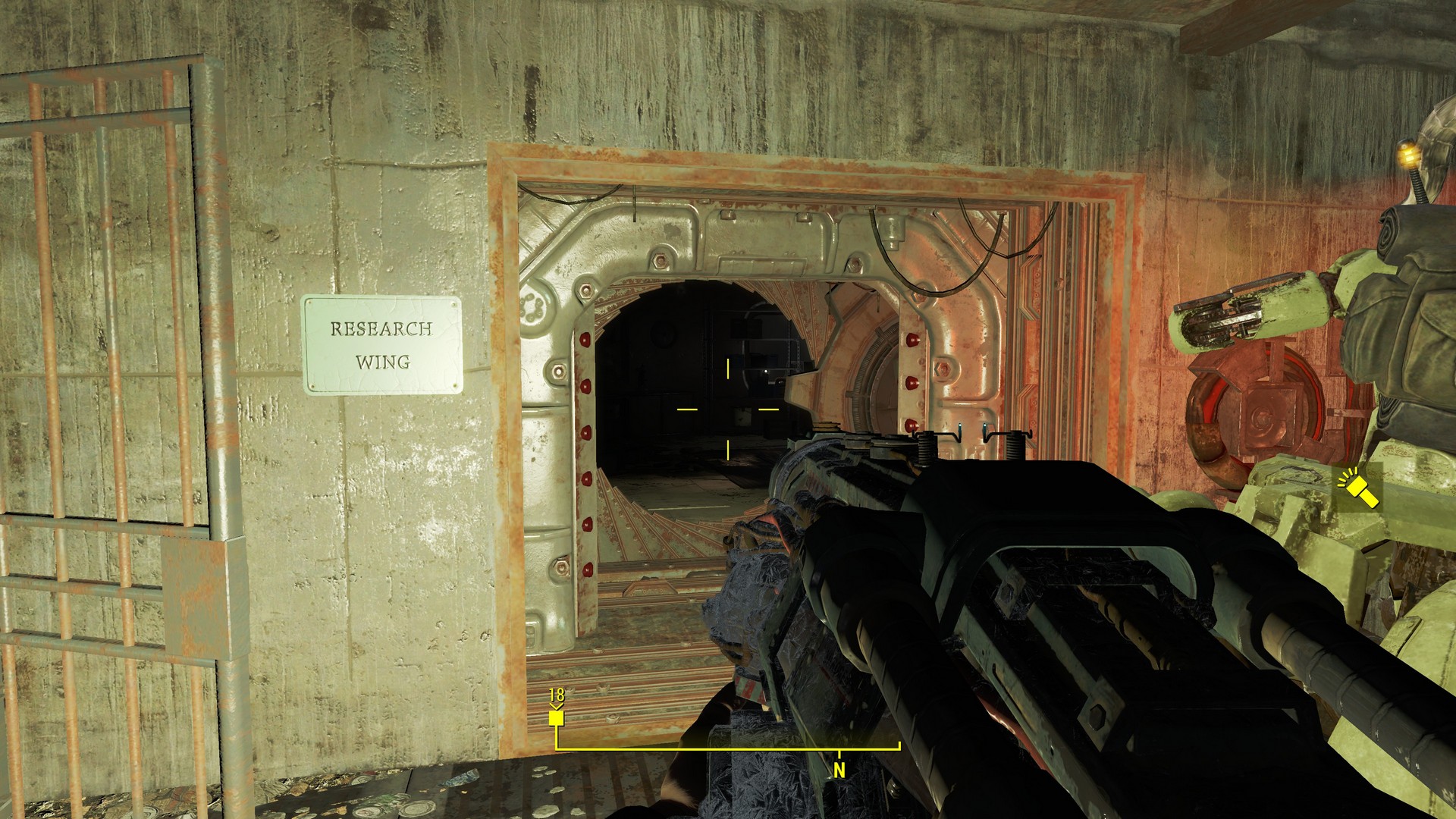Viewport: 1456px width, 819px height.
Task: Toggle the yellow flashlight indicator icon
Action: (1359, 489)
